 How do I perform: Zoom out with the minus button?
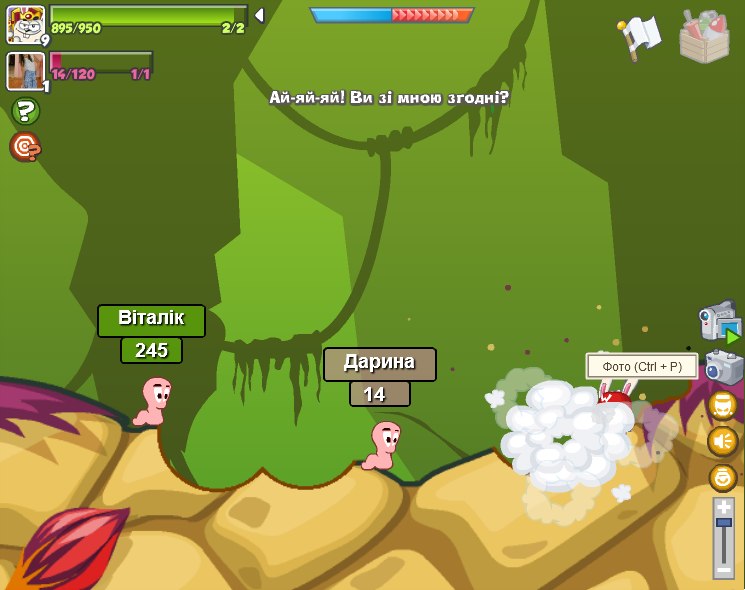pyautogui.click(x=723, y=569)
